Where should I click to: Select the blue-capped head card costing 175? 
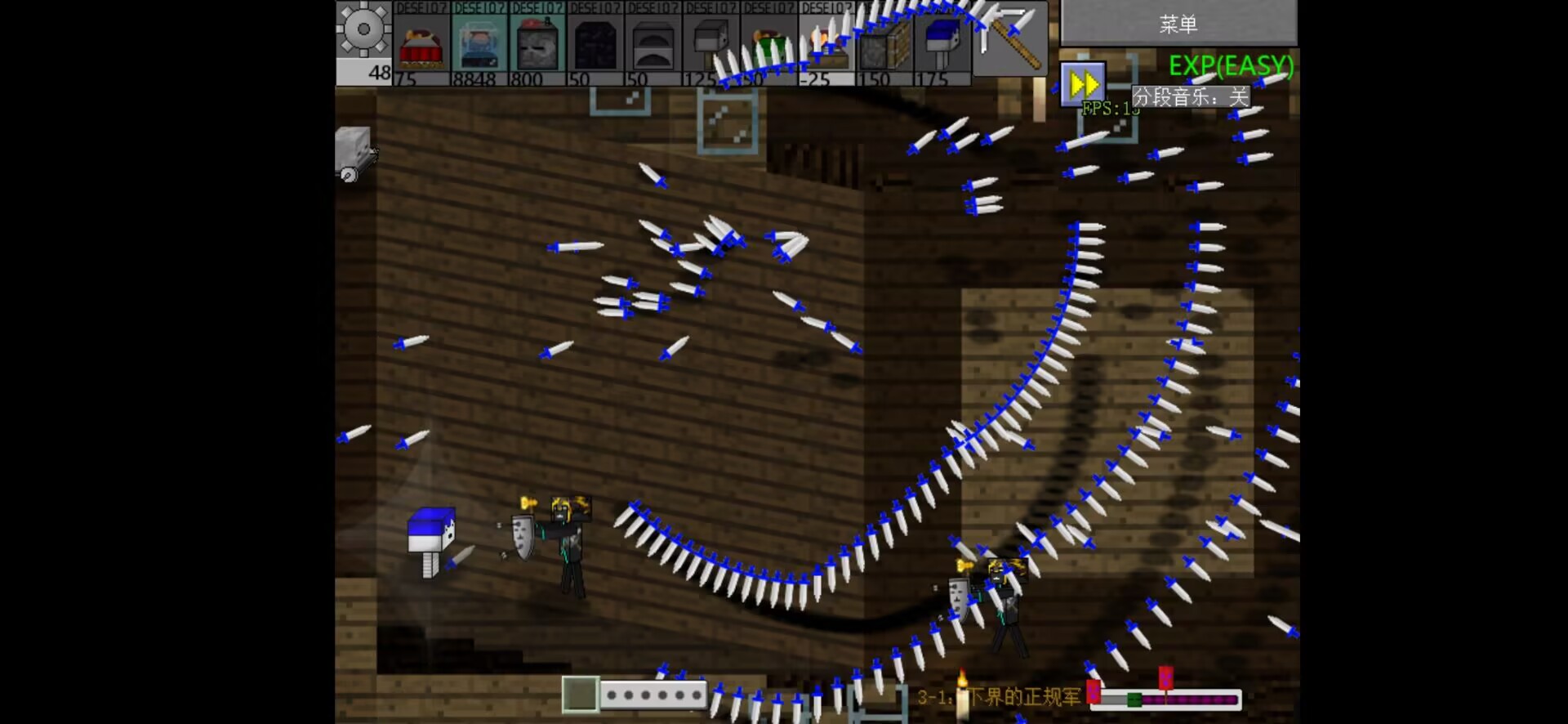pos(942,44)
